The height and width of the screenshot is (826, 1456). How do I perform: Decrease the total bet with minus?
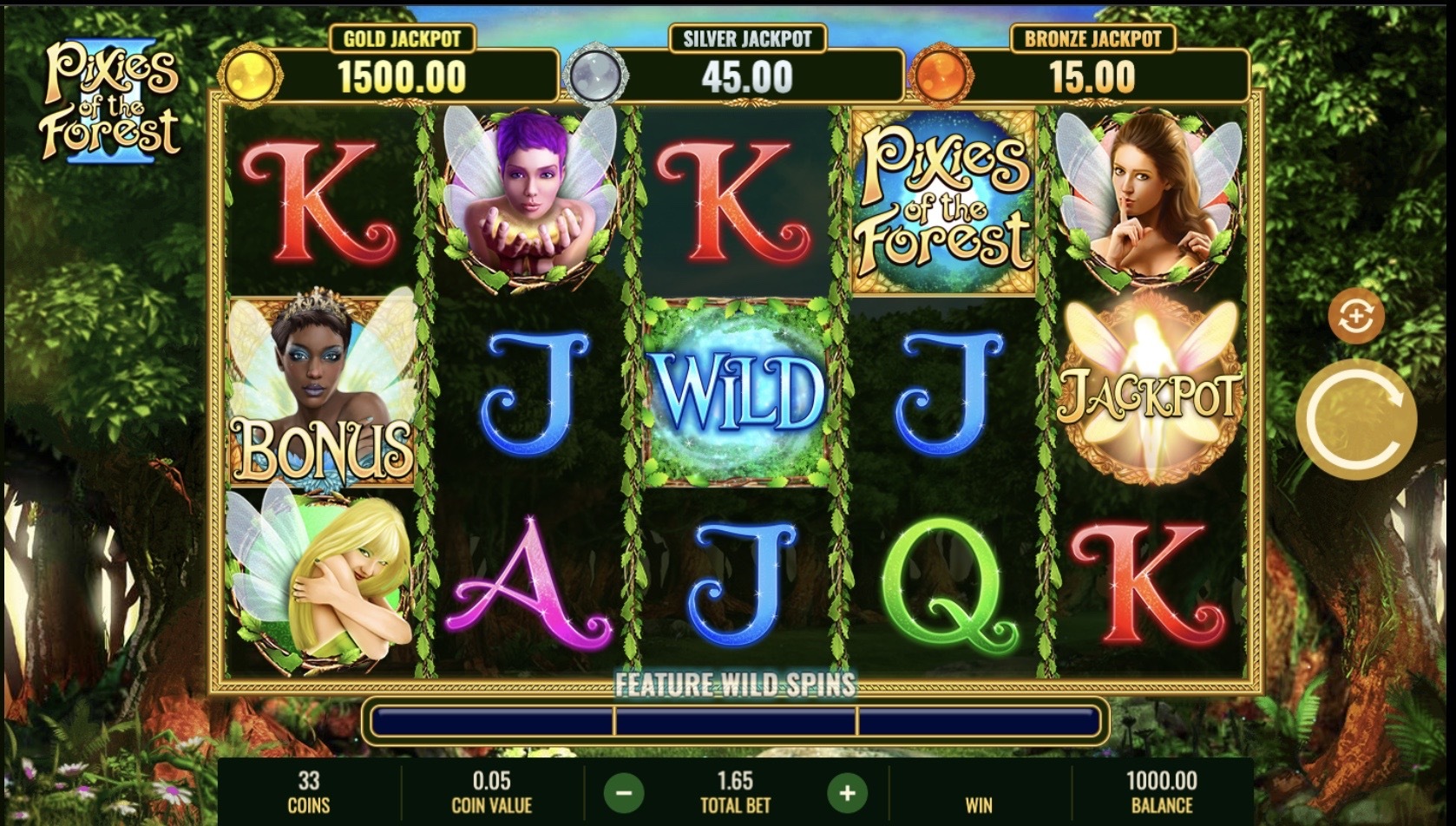[624, 792]
